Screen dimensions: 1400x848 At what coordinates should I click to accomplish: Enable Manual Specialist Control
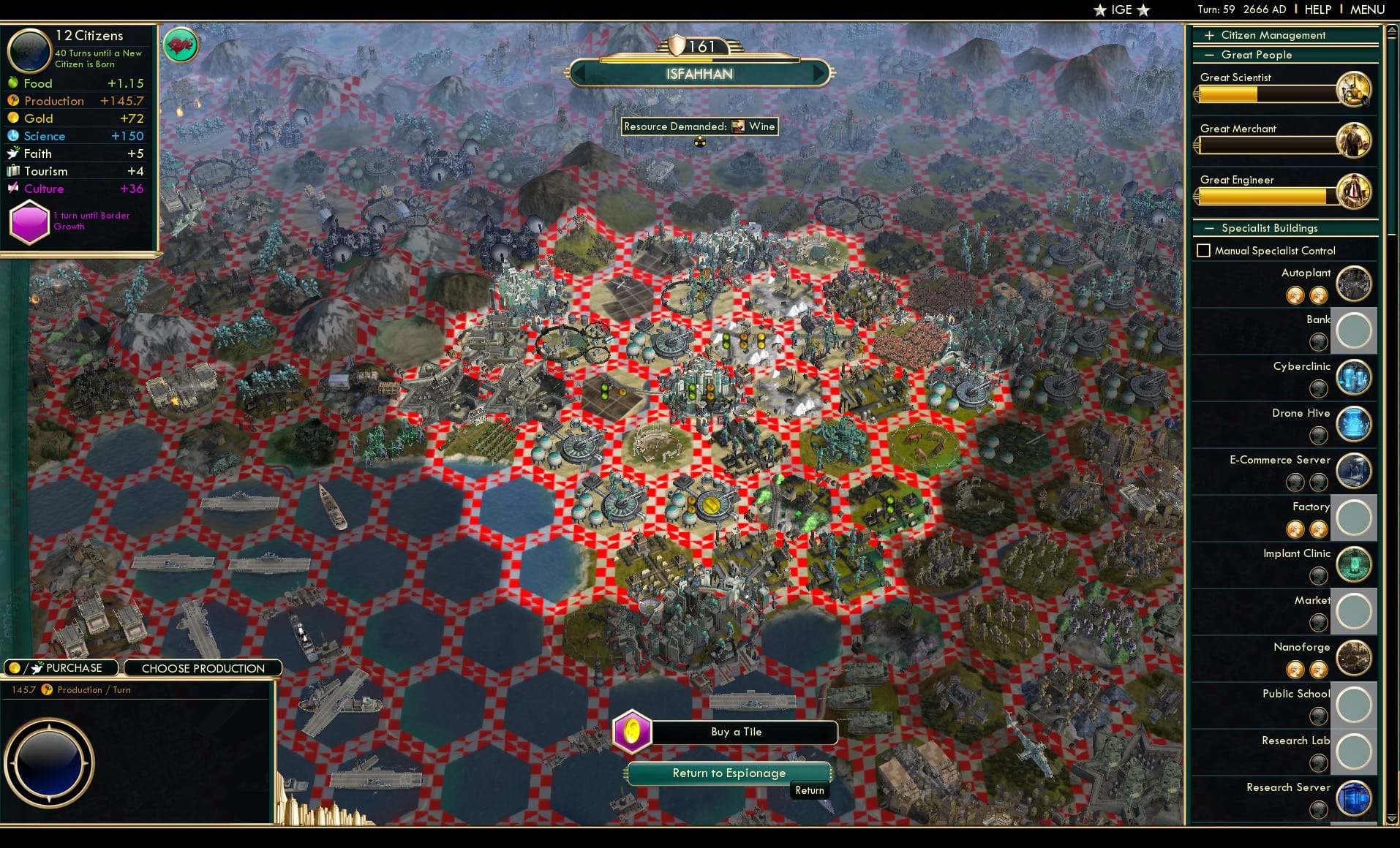pyautogui.click(x=1204, y=250)
